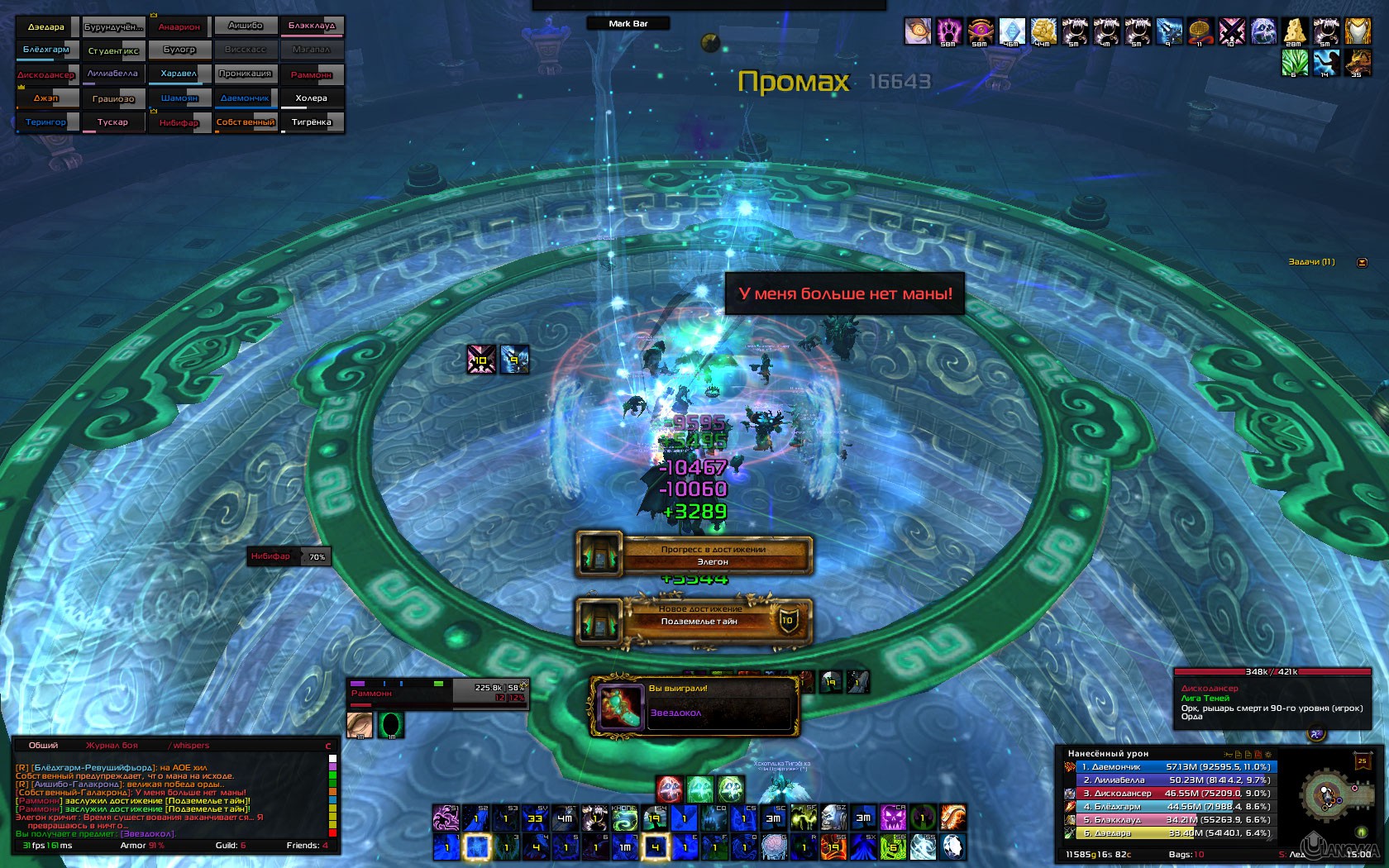Click the achievement shield showing 10
1389x868 pixels.
(x=787, y=620)
